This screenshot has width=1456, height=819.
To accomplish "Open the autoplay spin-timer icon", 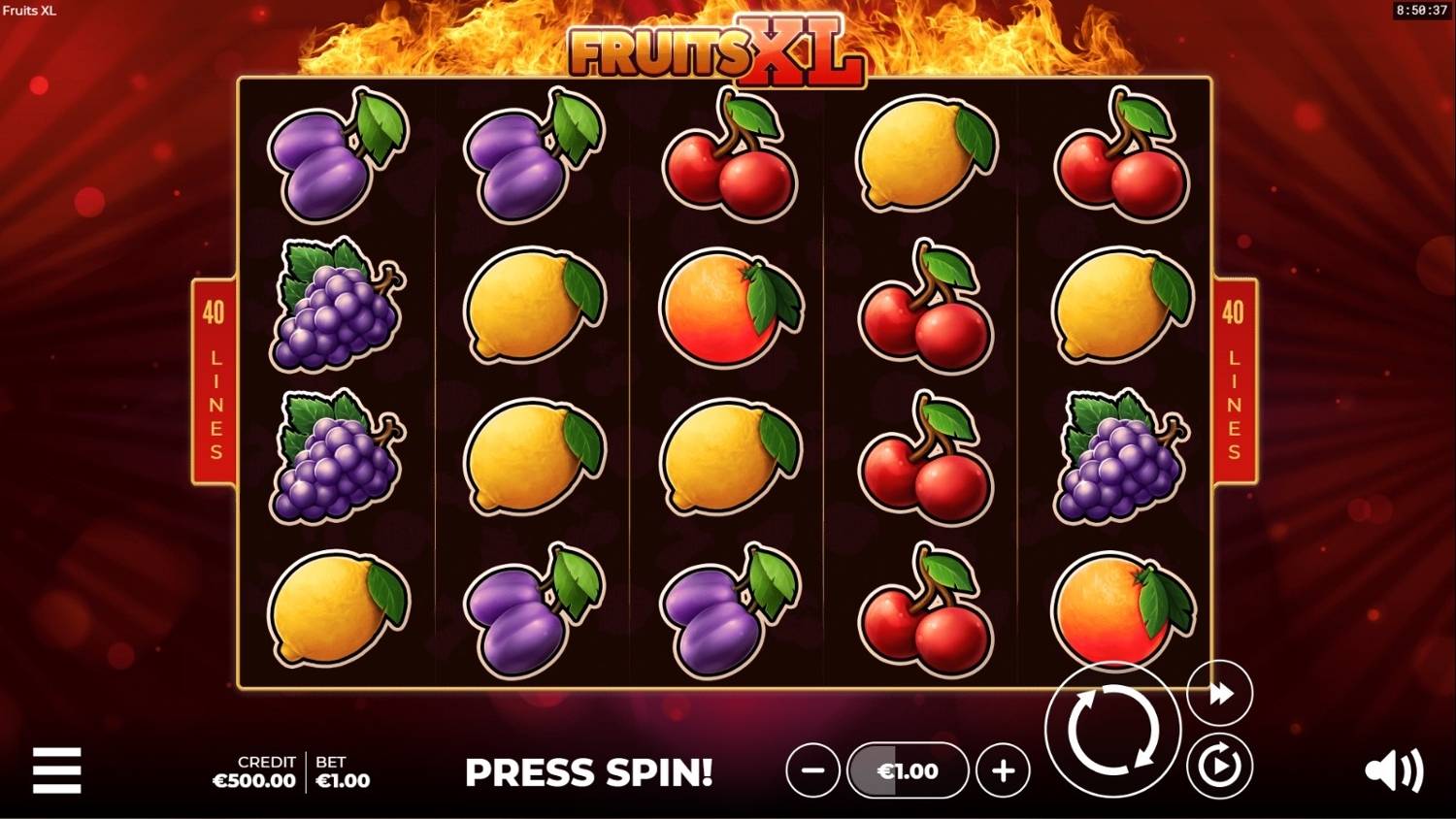I will pos(1218,766).
